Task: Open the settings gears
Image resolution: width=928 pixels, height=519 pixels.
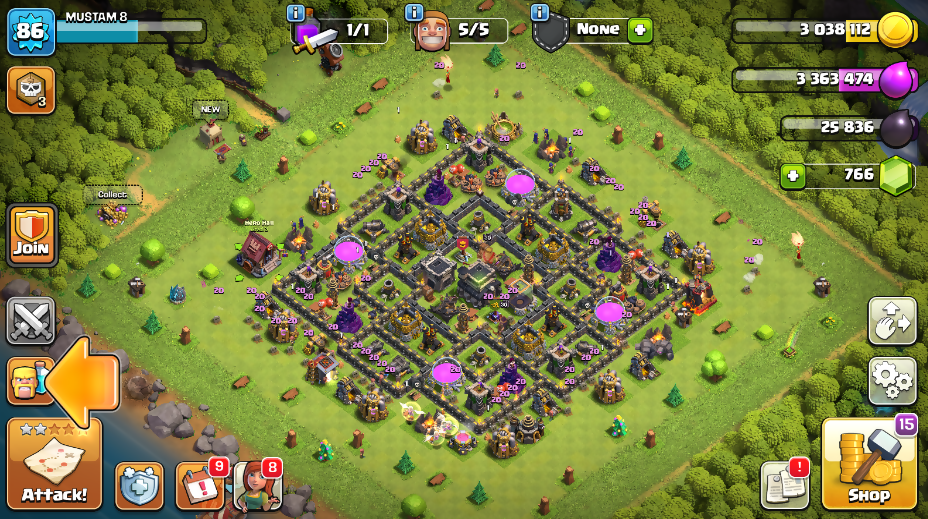Action: [x=892, y=380]
